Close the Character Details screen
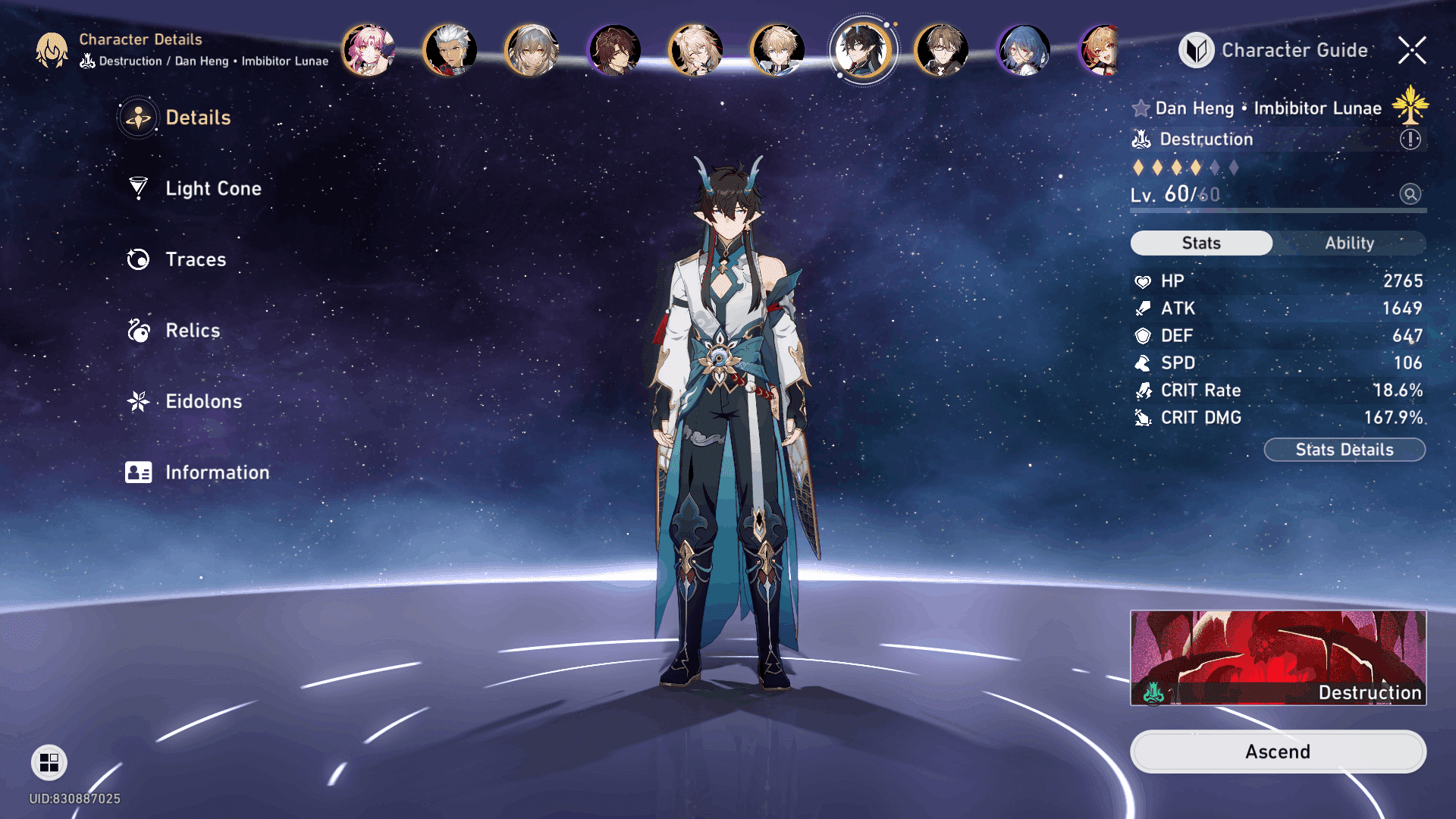The width and height of the screenshot is (1456, 819). point(1412,50)
